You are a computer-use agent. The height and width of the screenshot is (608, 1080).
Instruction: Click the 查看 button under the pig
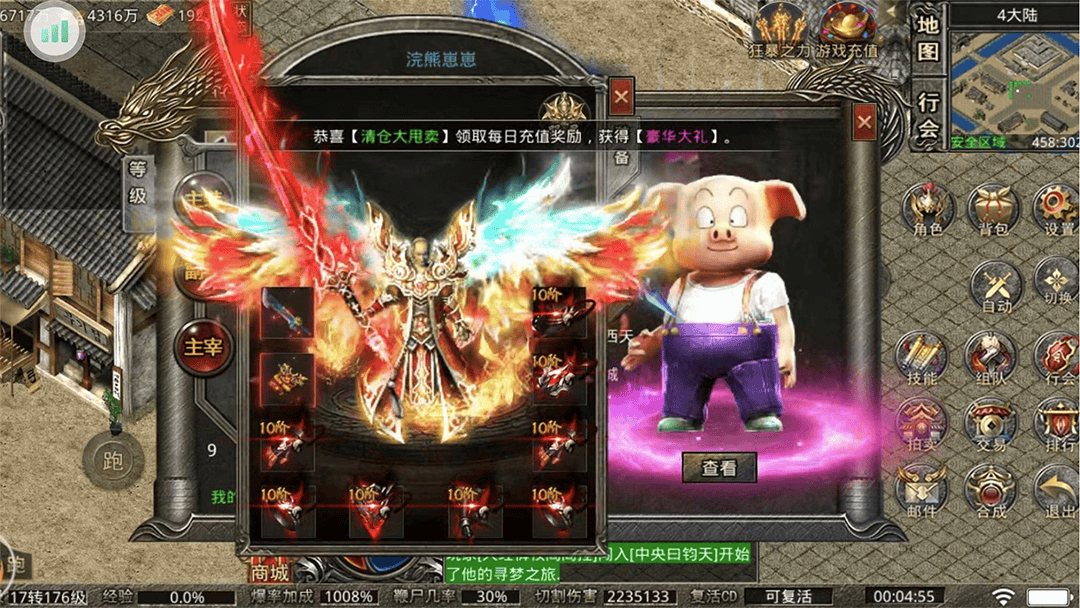[719, 467]
